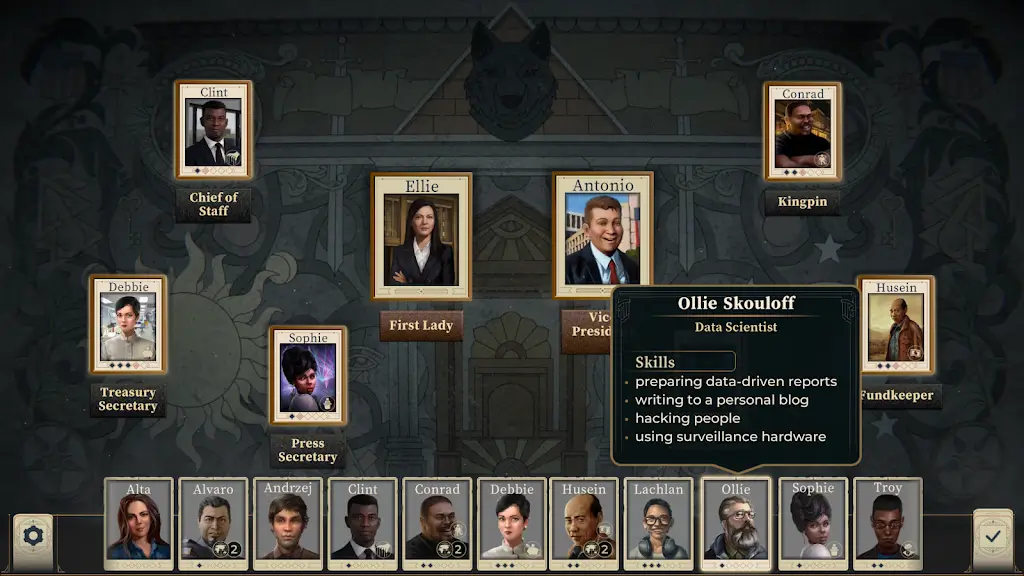Choose Antonio's Vice President card
Screen dimensions: 1024x576
point(603,235)
